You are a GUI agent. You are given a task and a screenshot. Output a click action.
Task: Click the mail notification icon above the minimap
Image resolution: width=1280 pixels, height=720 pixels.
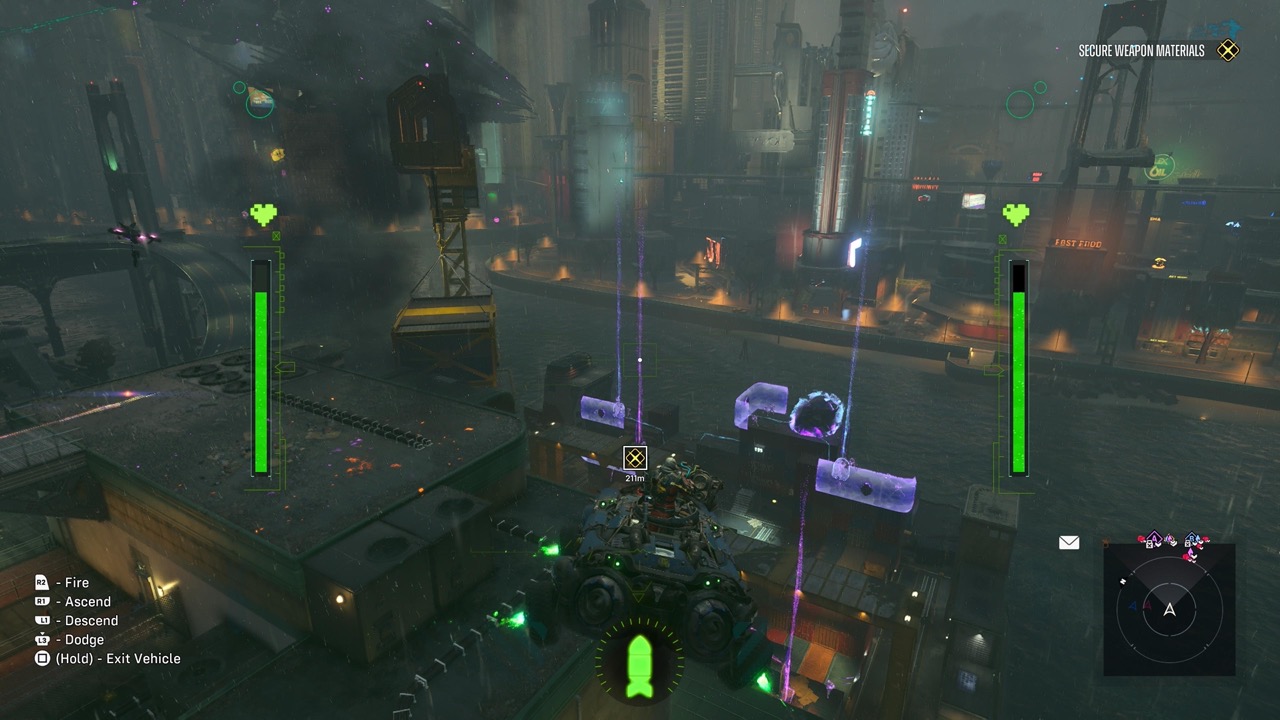1067,542
